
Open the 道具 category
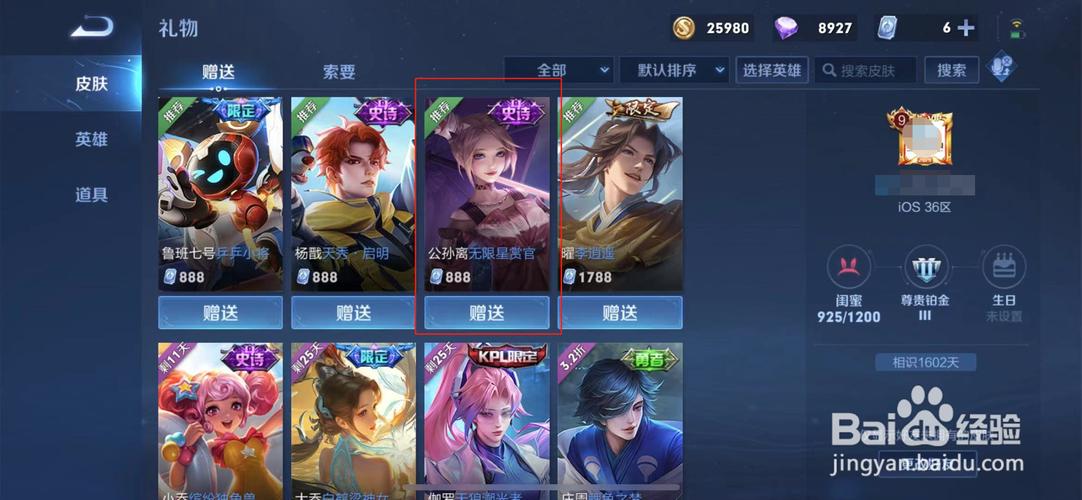pyautogui.click(x=91, y=195)
